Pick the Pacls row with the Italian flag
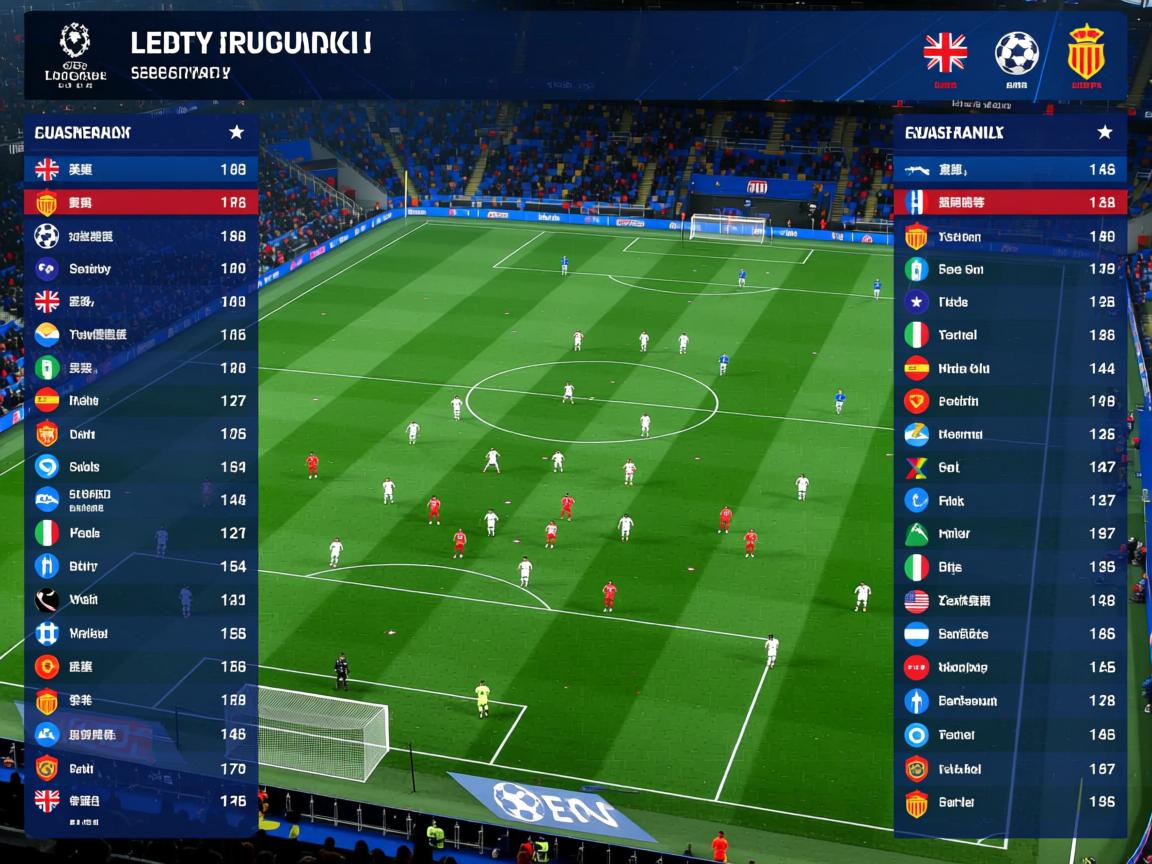 [x=140, y=533]
